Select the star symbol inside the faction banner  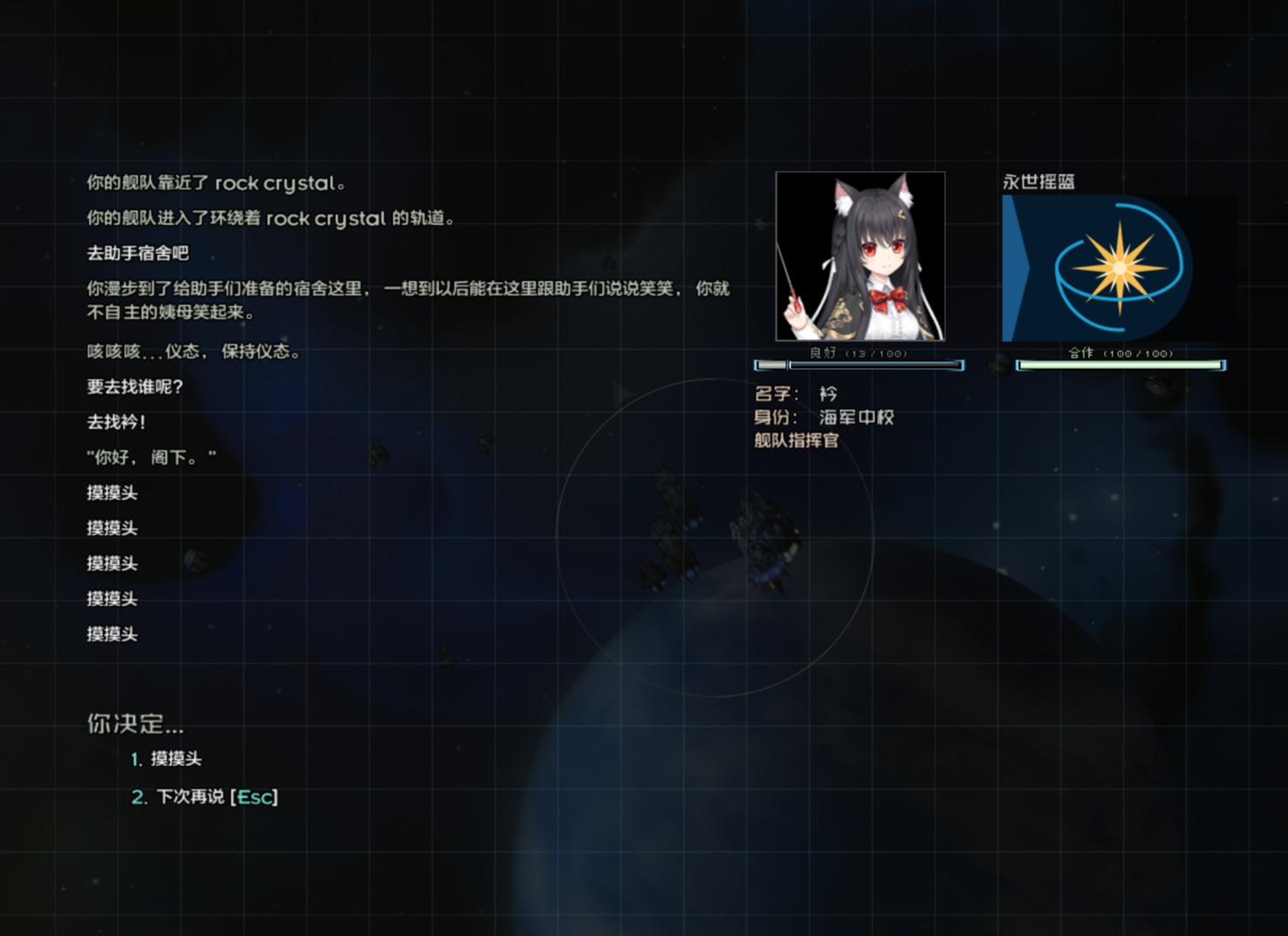1117,266
